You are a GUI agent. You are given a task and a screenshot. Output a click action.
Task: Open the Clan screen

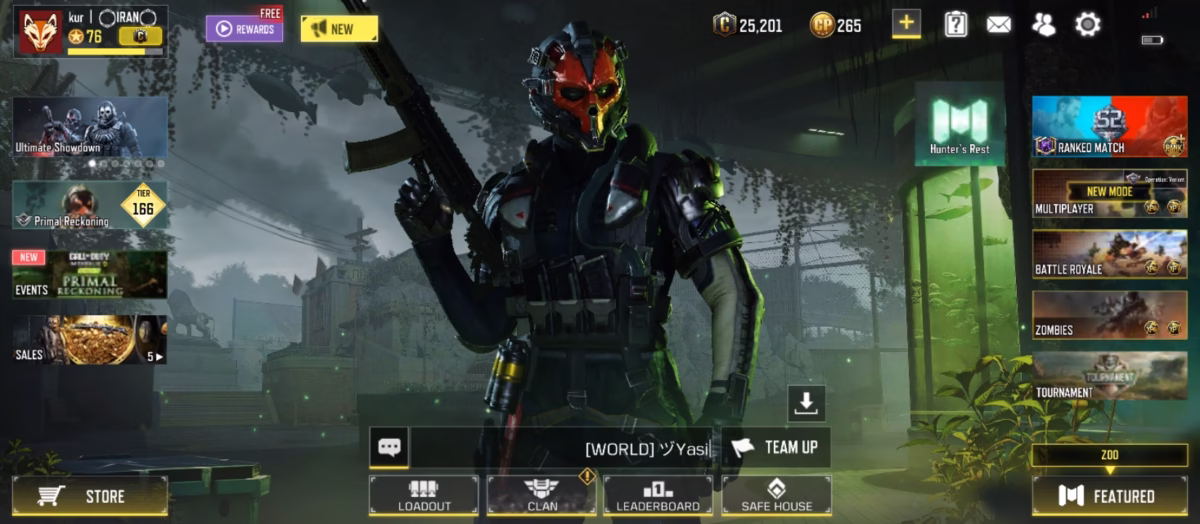tap(541, 495)
